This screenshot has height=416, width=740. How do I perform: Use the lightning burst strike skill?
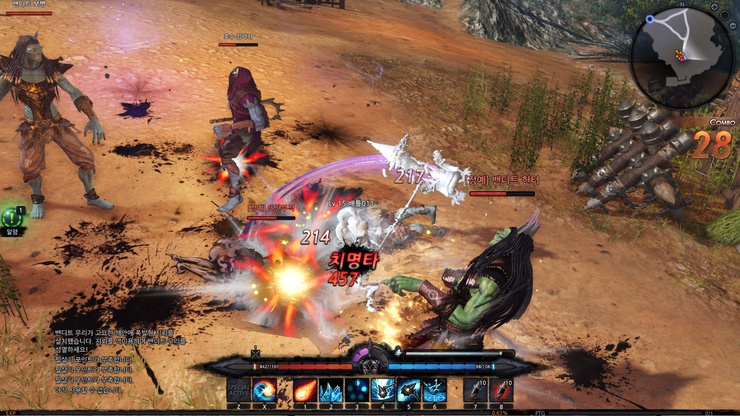click(x=383, y=389)
